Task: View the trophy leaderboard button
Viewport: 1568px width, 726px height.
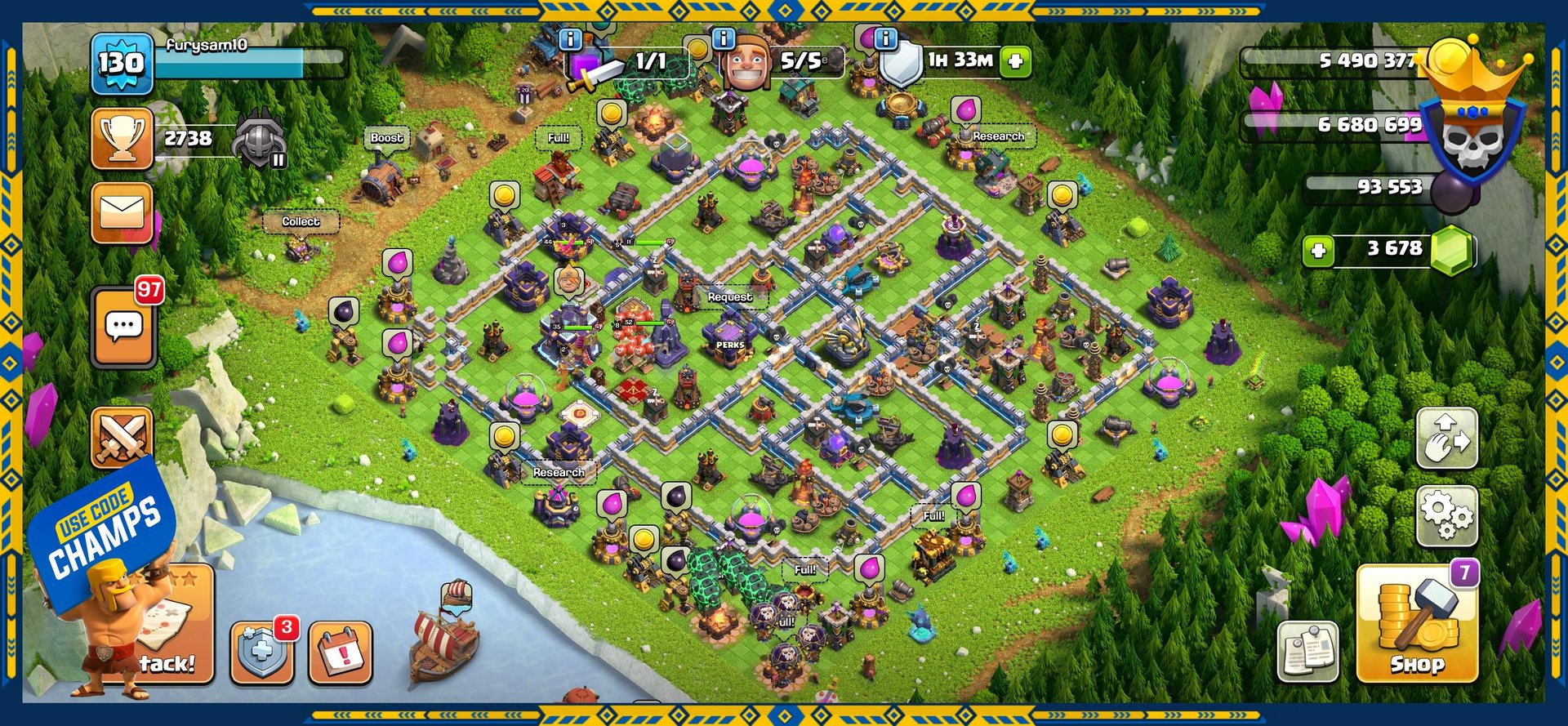Action: point(122,139)
